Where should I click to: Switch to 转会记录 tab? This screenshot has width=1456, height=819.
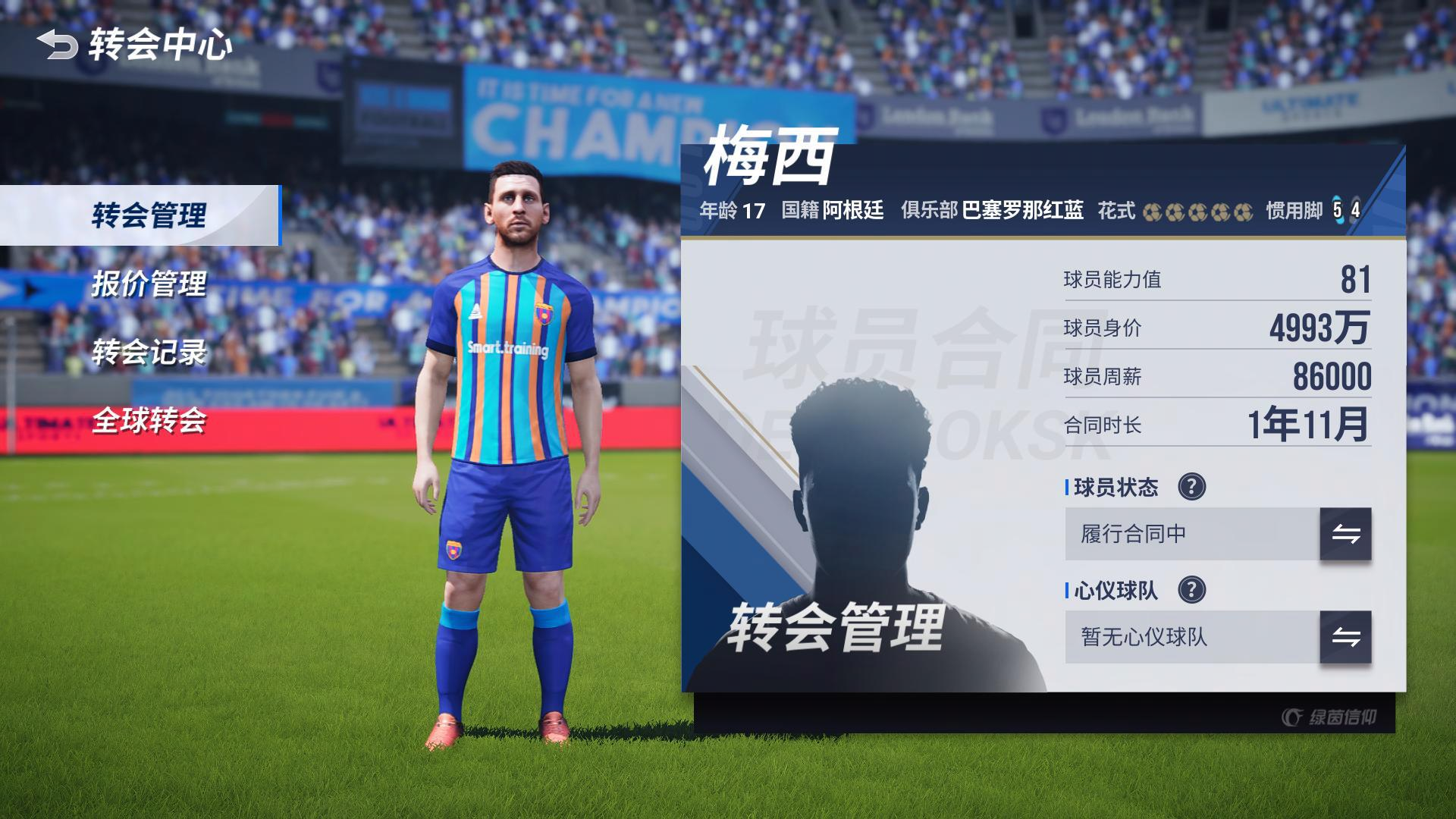click(149, 353)
